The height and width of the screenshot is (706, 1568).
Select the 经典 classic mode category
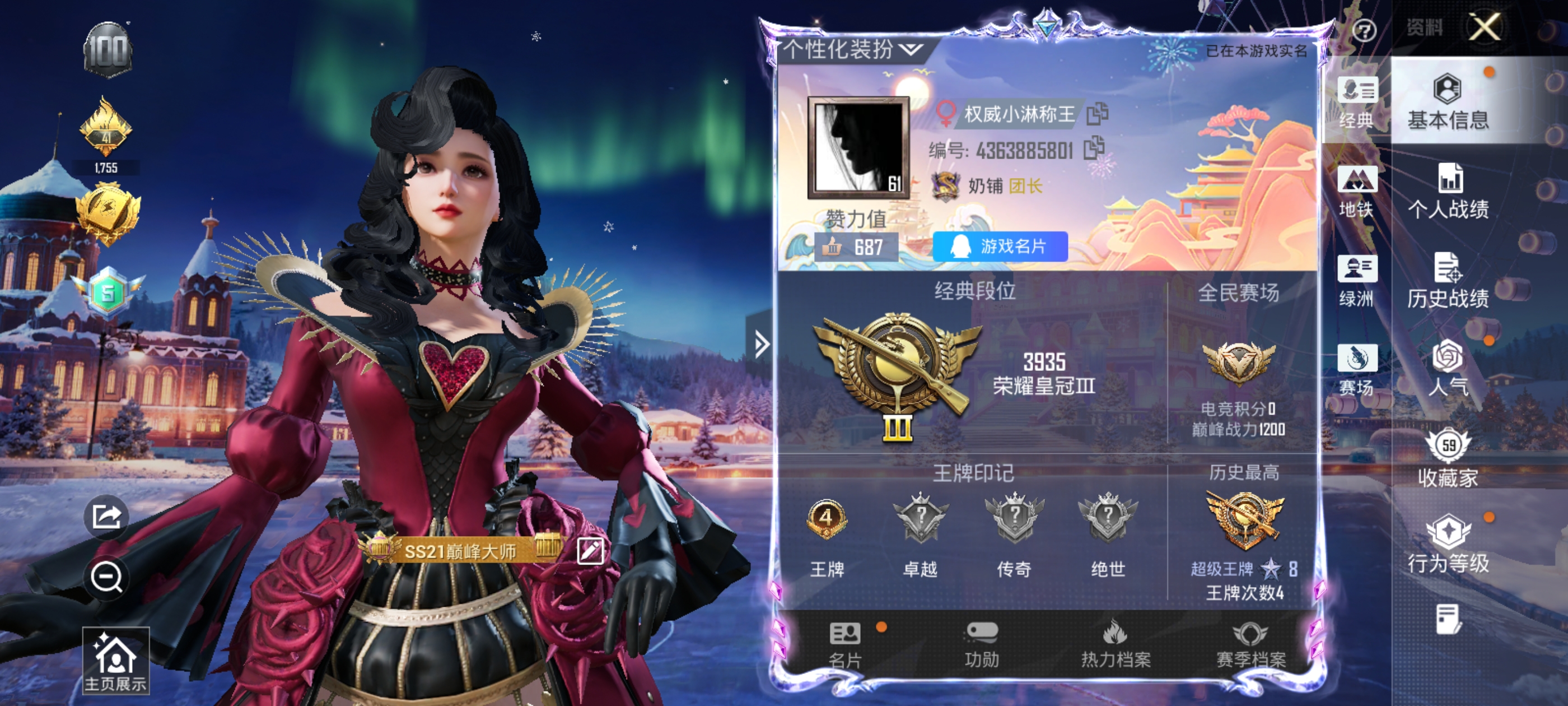click(x=1357, y=103)
